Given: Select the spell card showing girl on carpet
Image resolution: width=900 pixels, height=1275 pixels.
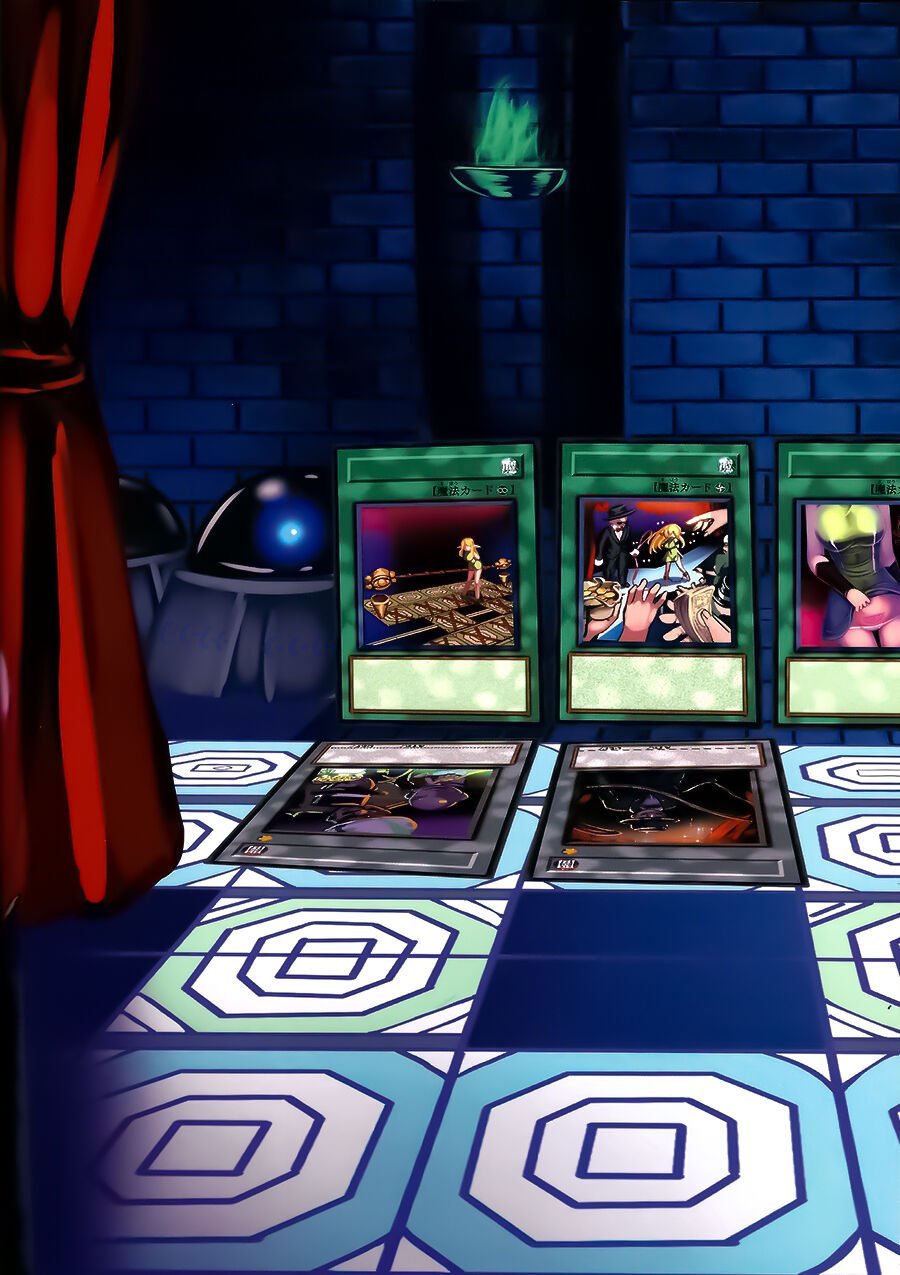Looking at the screenshot, I should coord(437,580).
